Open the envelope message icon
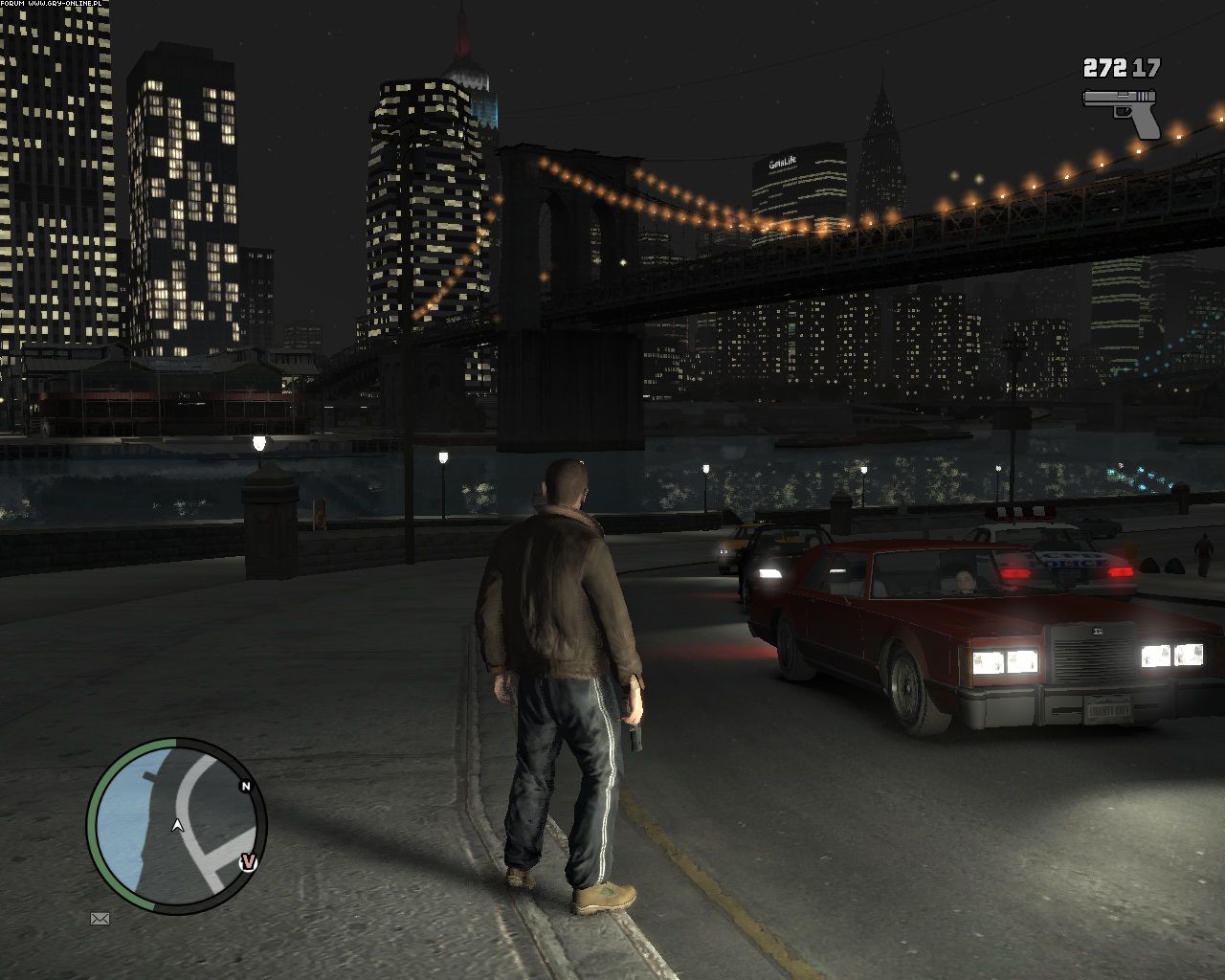1225x980 pixels. [x=100, y=919]
